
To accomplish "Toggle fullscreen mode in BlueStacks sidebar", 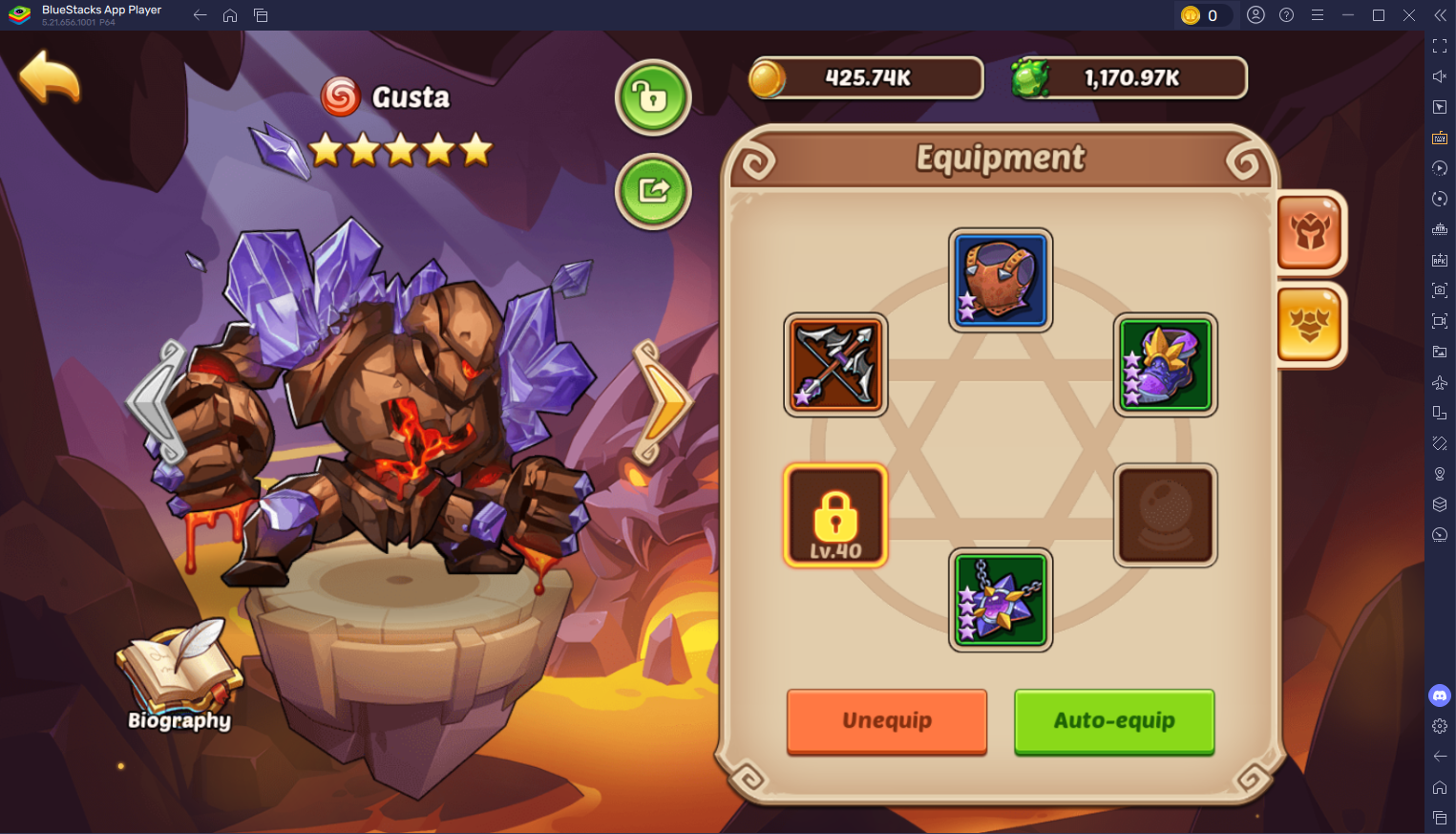I will tap(1440, 45).
